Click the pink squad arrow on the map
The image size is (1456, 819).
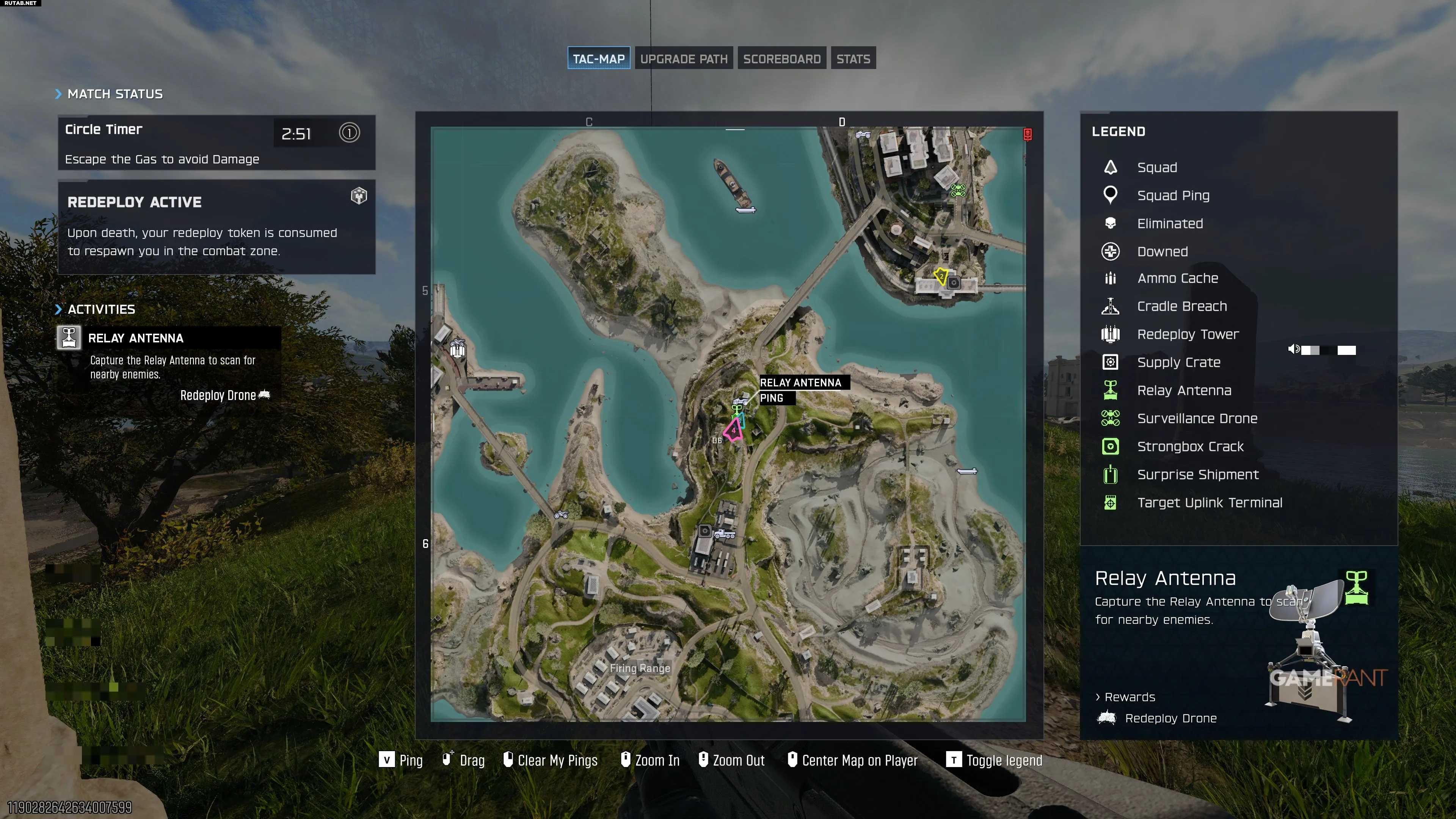coord(733,430)
